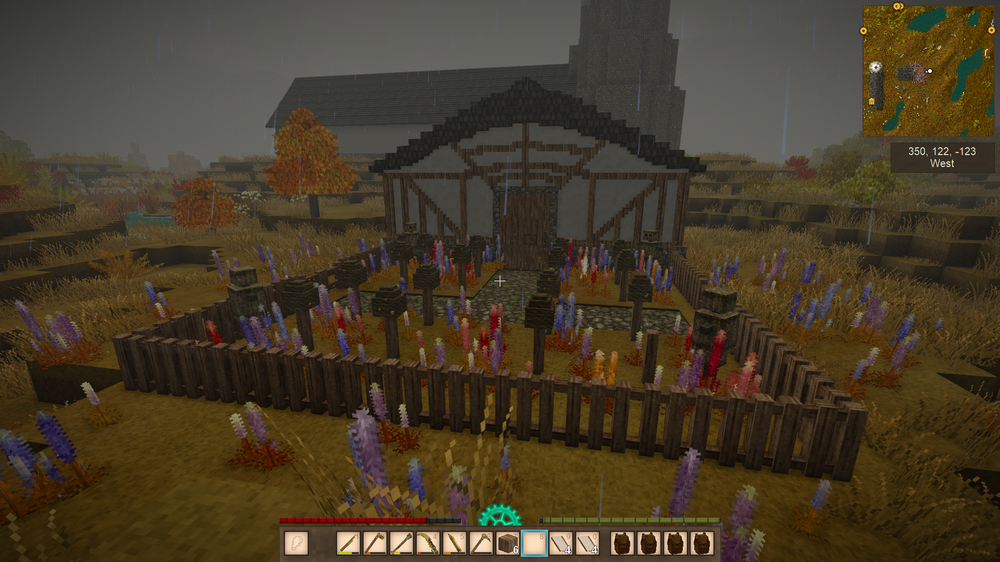Select the off-hand slot with hand outline
This screenshot has width=1000, height=562.
[296, 543]
